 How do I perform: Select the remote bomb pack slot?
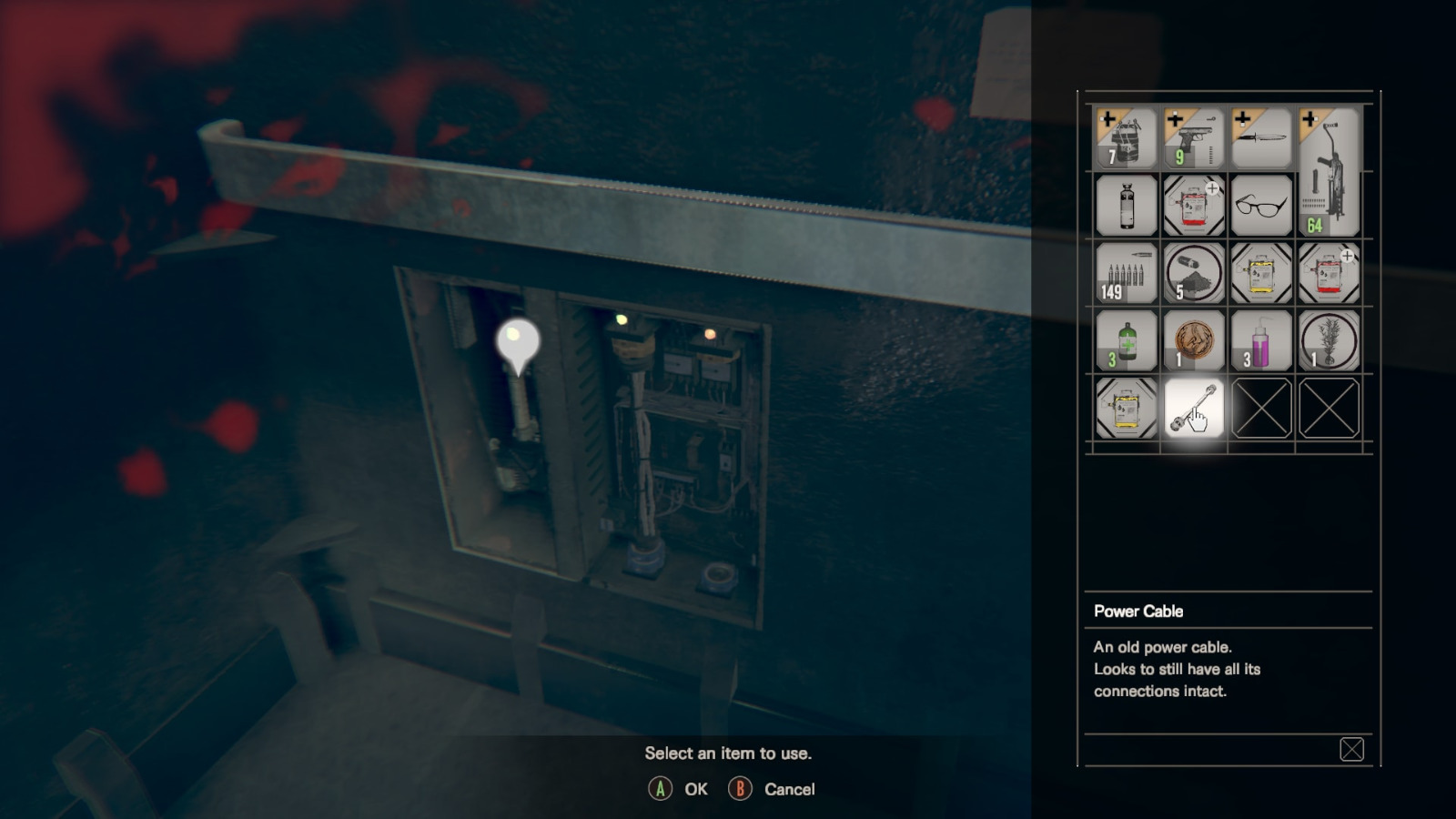pyautogui.click(x=1126, y=138)
